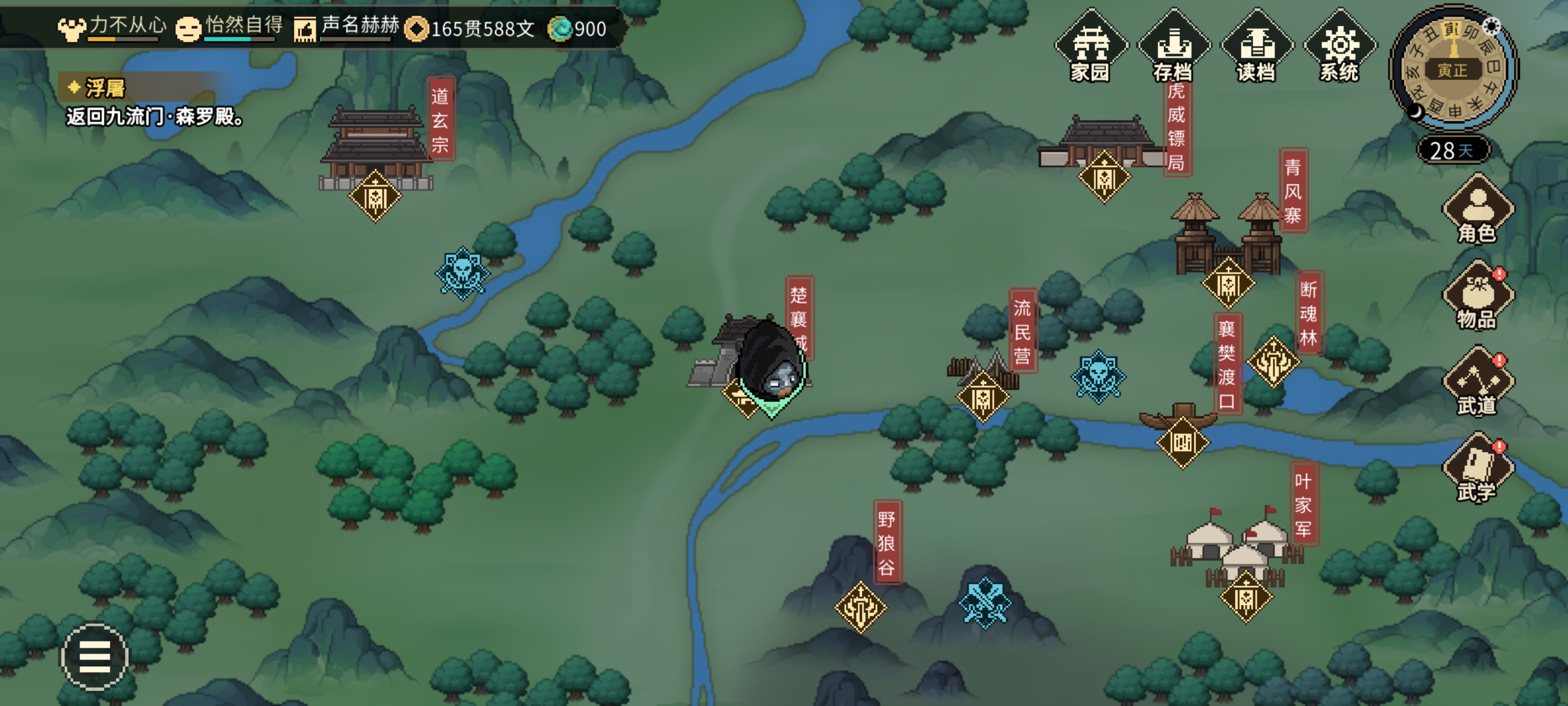Choose the 青风寨 stronghold marker
Viewport: 1568px width, 706px height.
[x=1228, y=284]
